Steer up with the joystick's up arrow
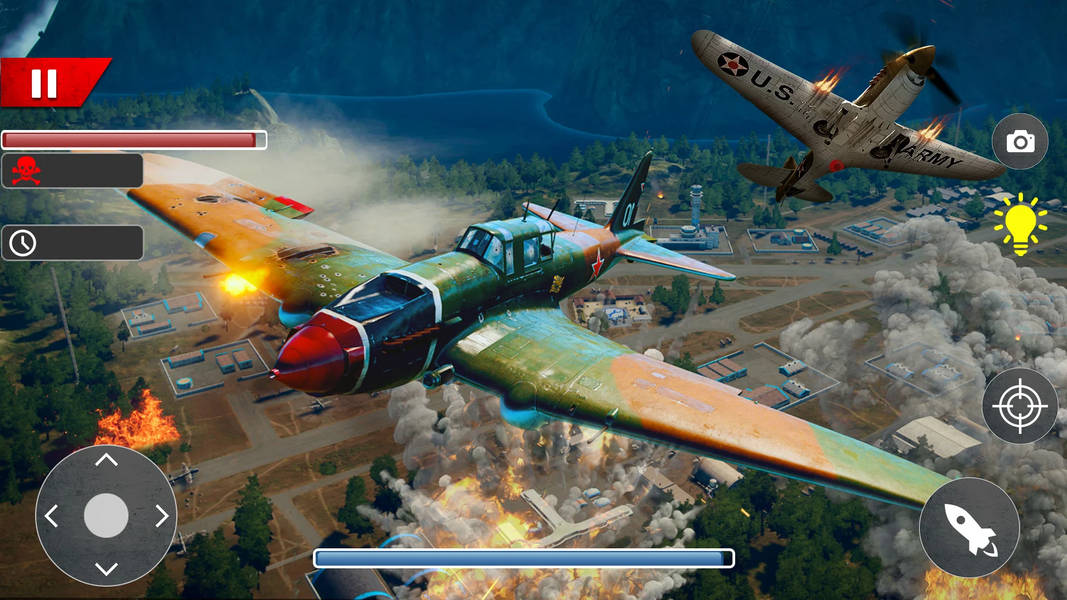The width and height of the screenshot is (1067, 600). (106, 461)
